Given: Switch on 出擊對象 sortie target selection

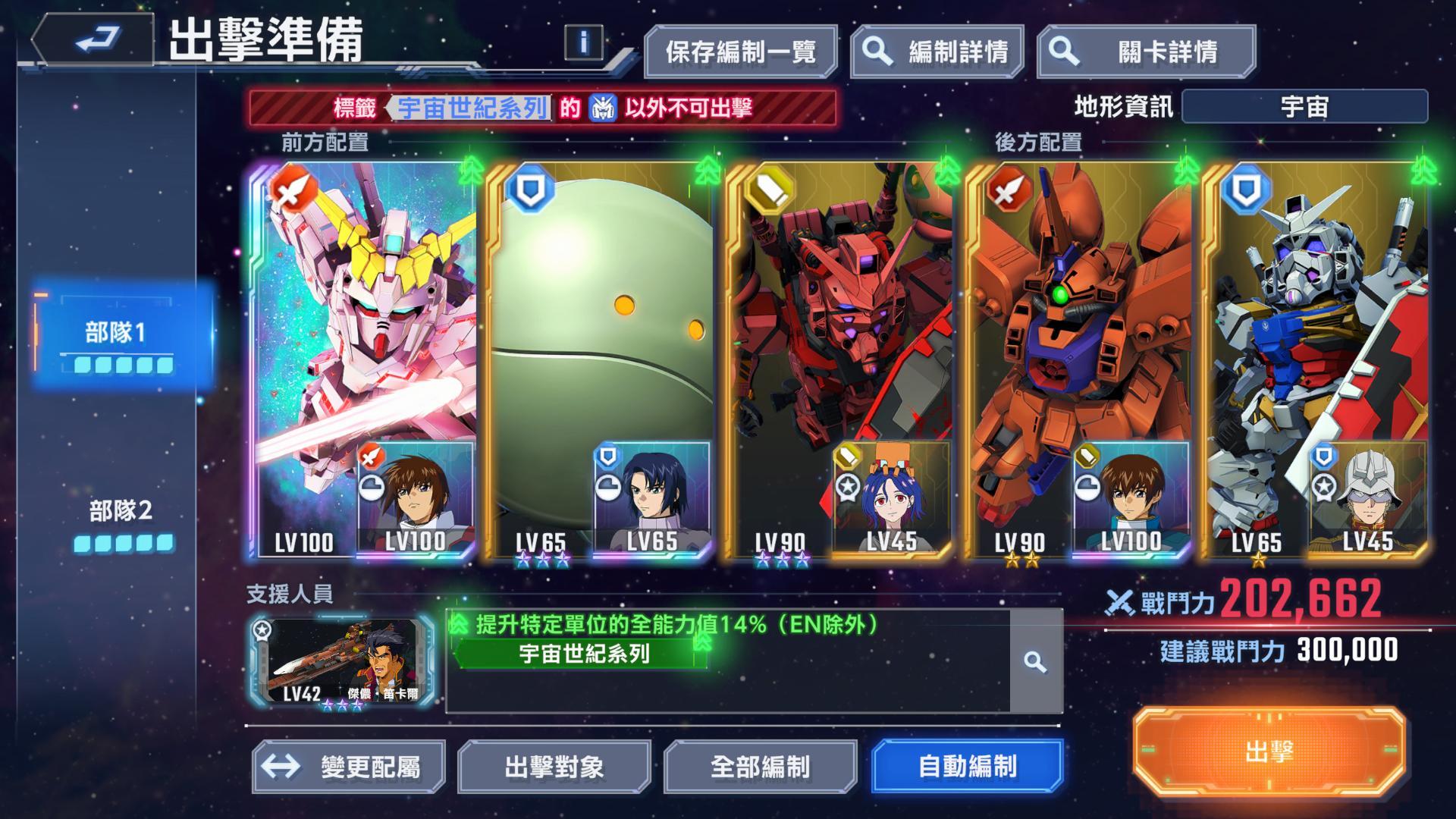Looking at the screenshot, I should pos(554,768).
